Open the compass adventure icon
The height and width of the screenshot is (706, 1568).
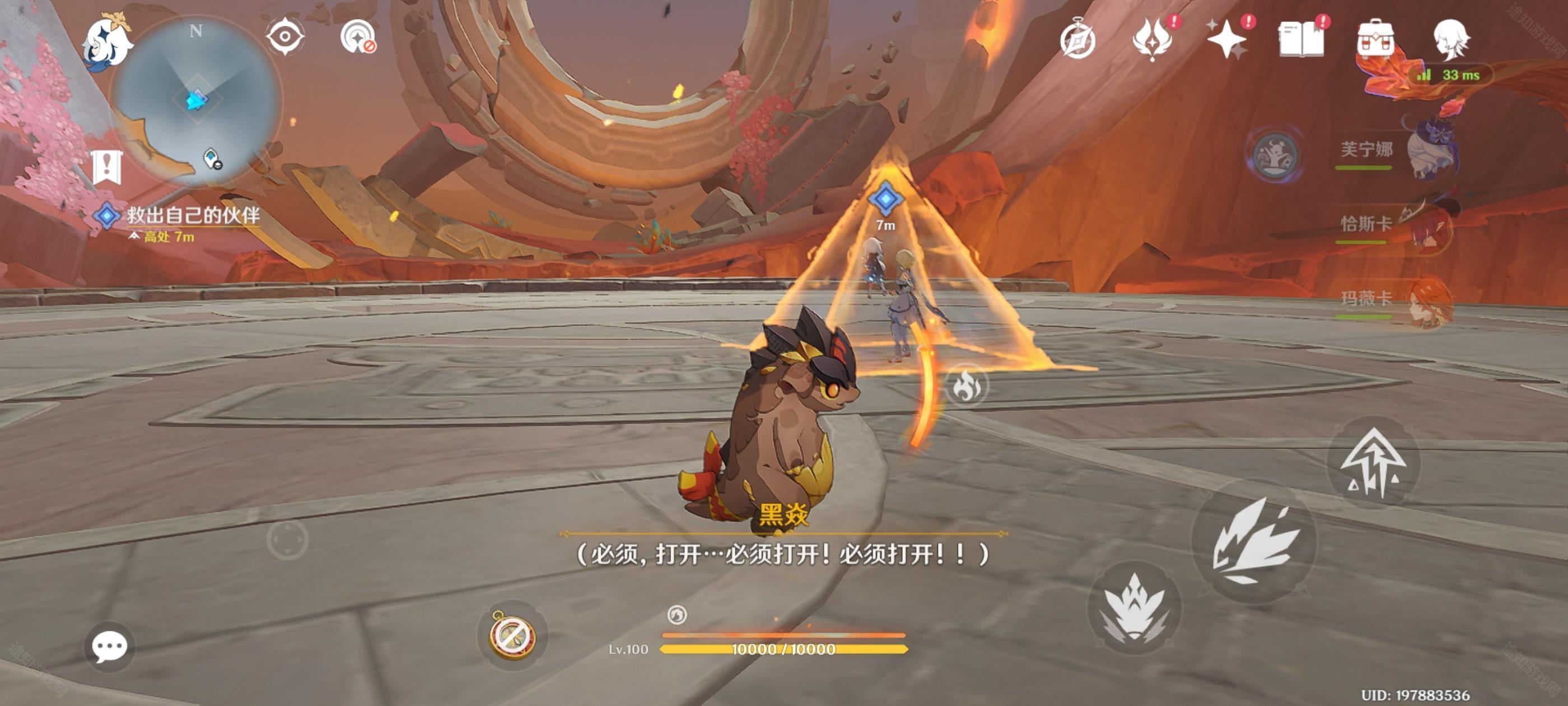click(1077, 40)
